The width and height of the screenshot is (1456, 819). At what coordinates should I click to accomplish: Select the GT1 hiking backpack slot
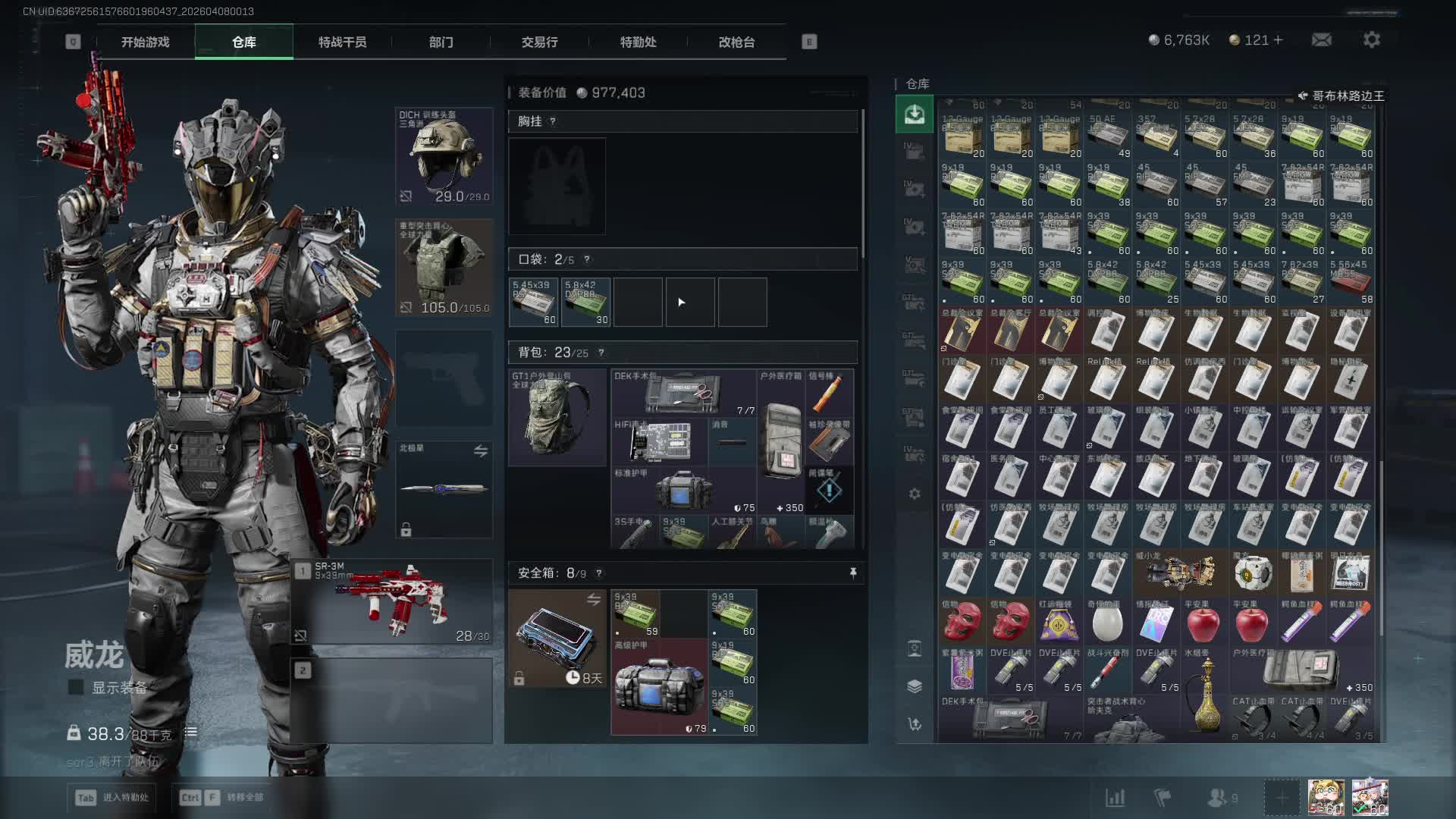tap(557, 416)
